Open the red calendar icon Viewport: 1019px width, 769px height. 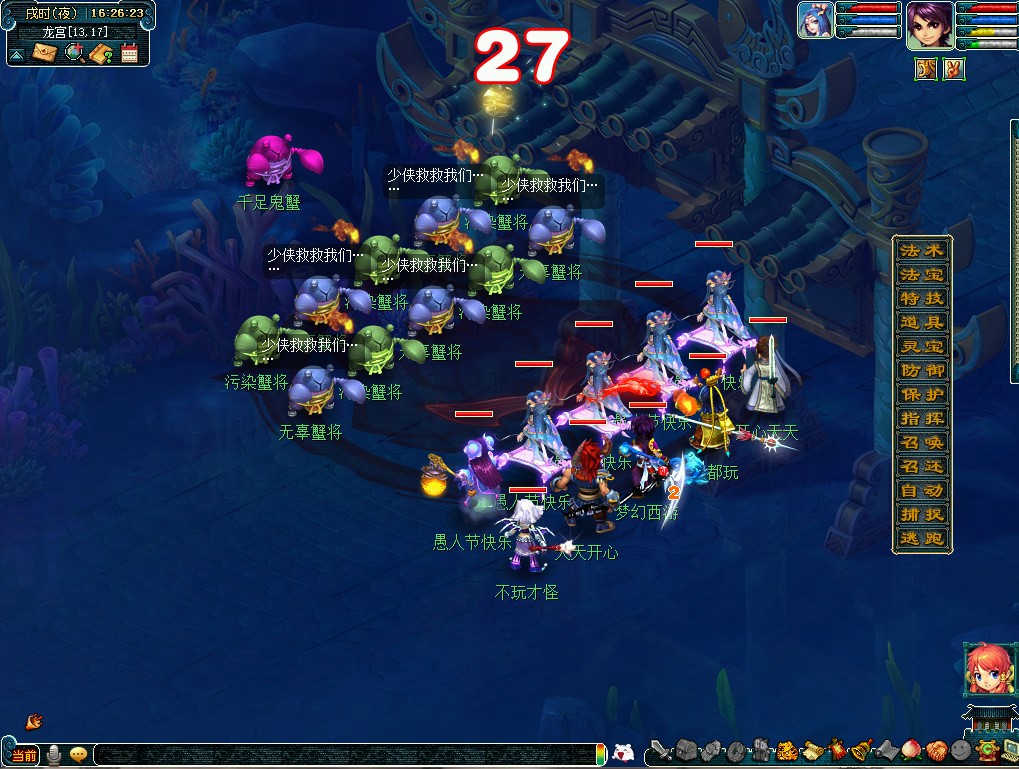click(129, 53)
